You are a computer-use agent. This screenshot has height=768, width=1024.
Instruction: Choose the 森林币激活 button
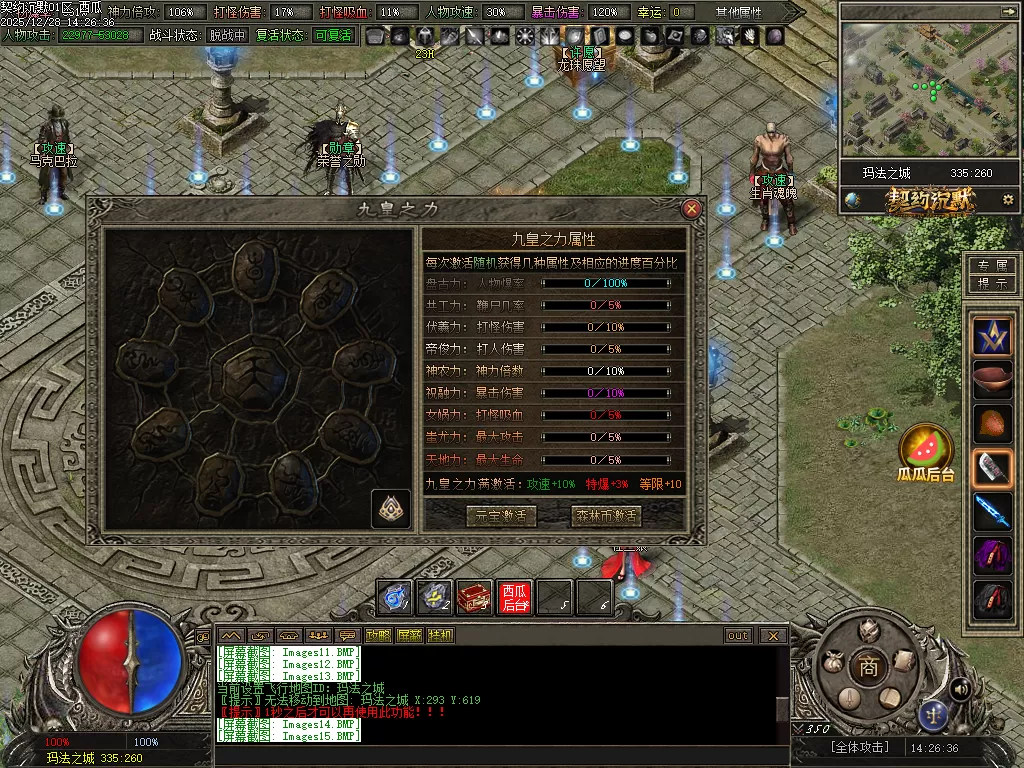[606, 516]
